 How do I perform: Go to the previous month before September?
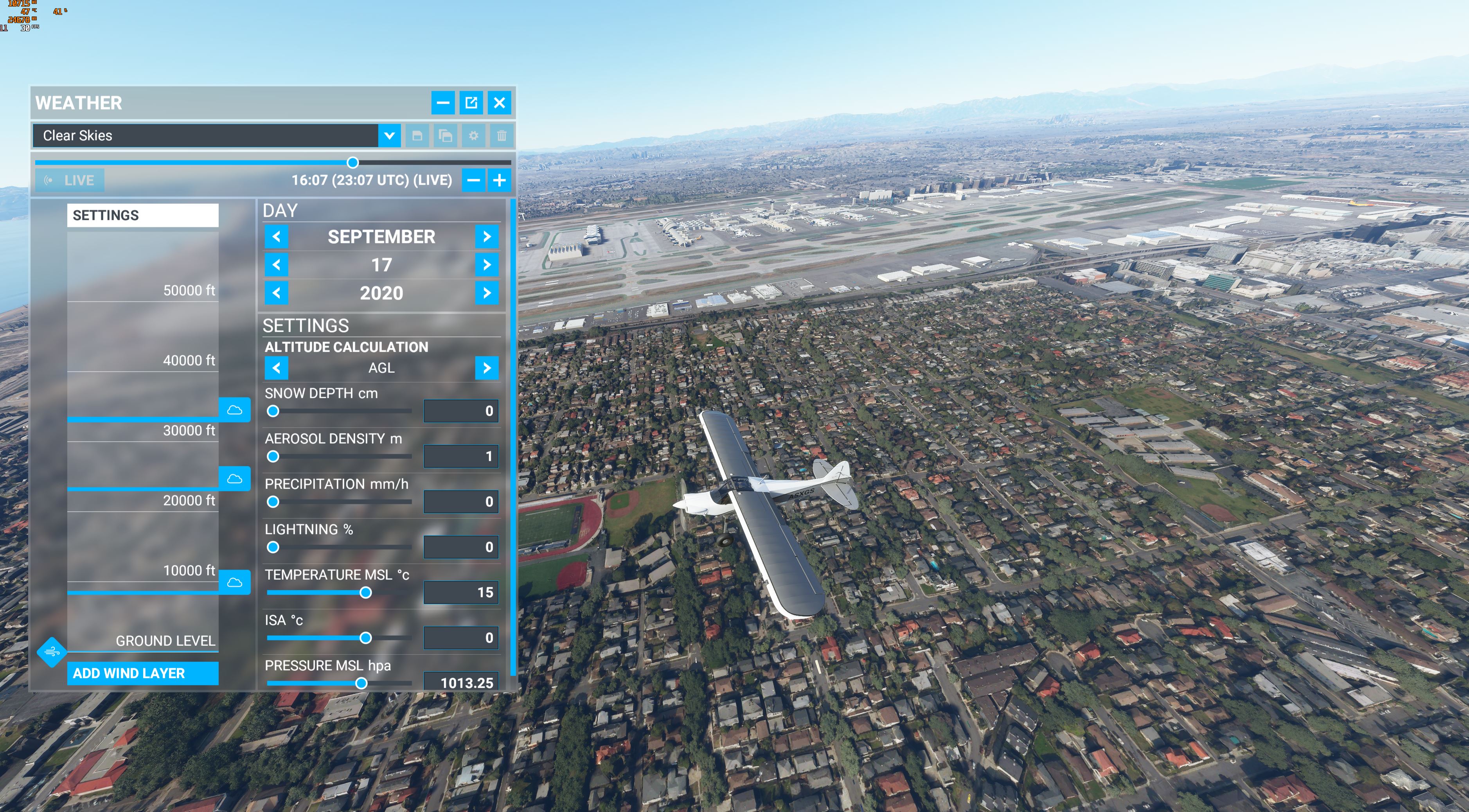[277, 237]
